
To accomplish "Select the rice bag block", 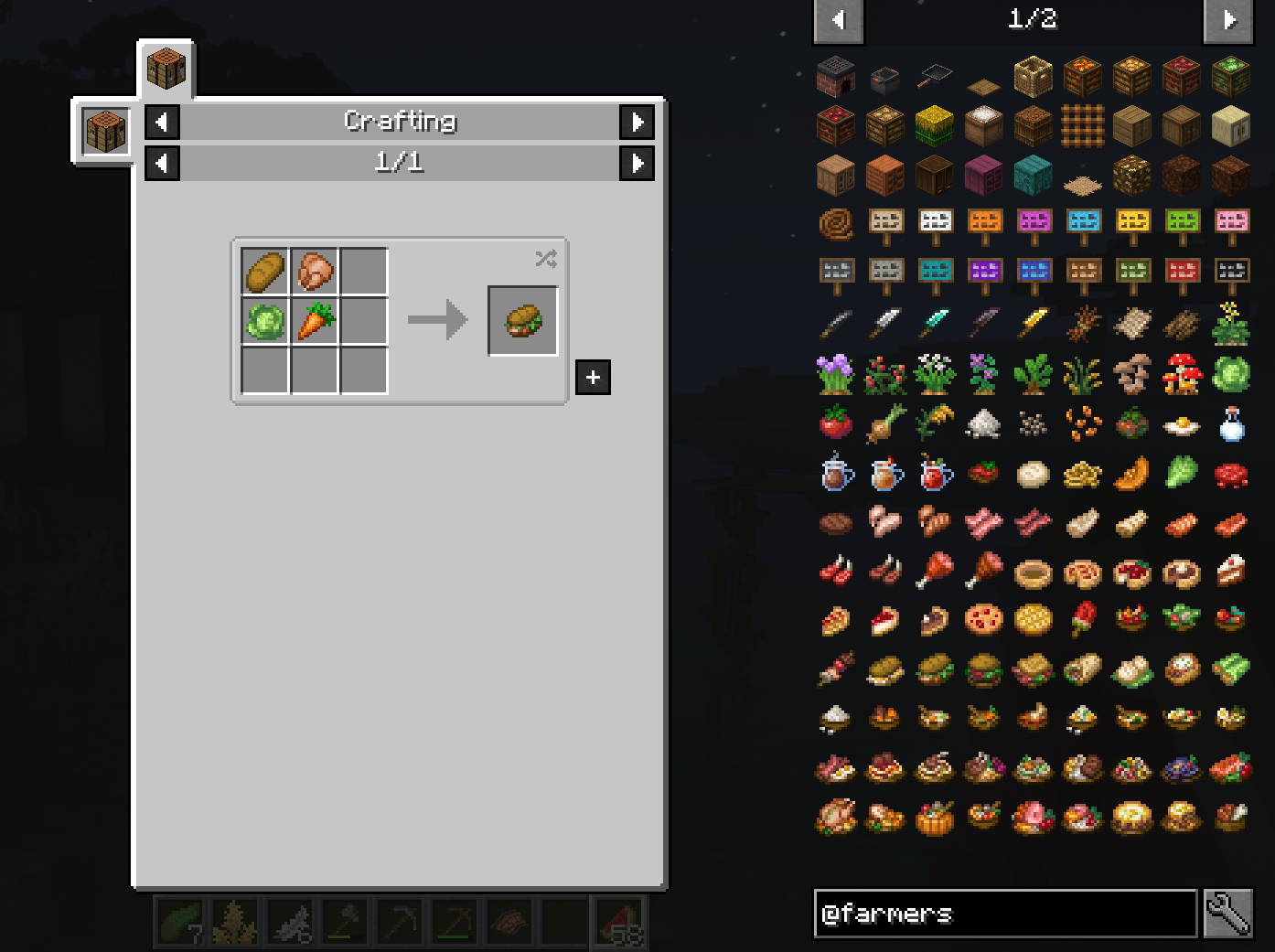I will (x=983, y=125).
